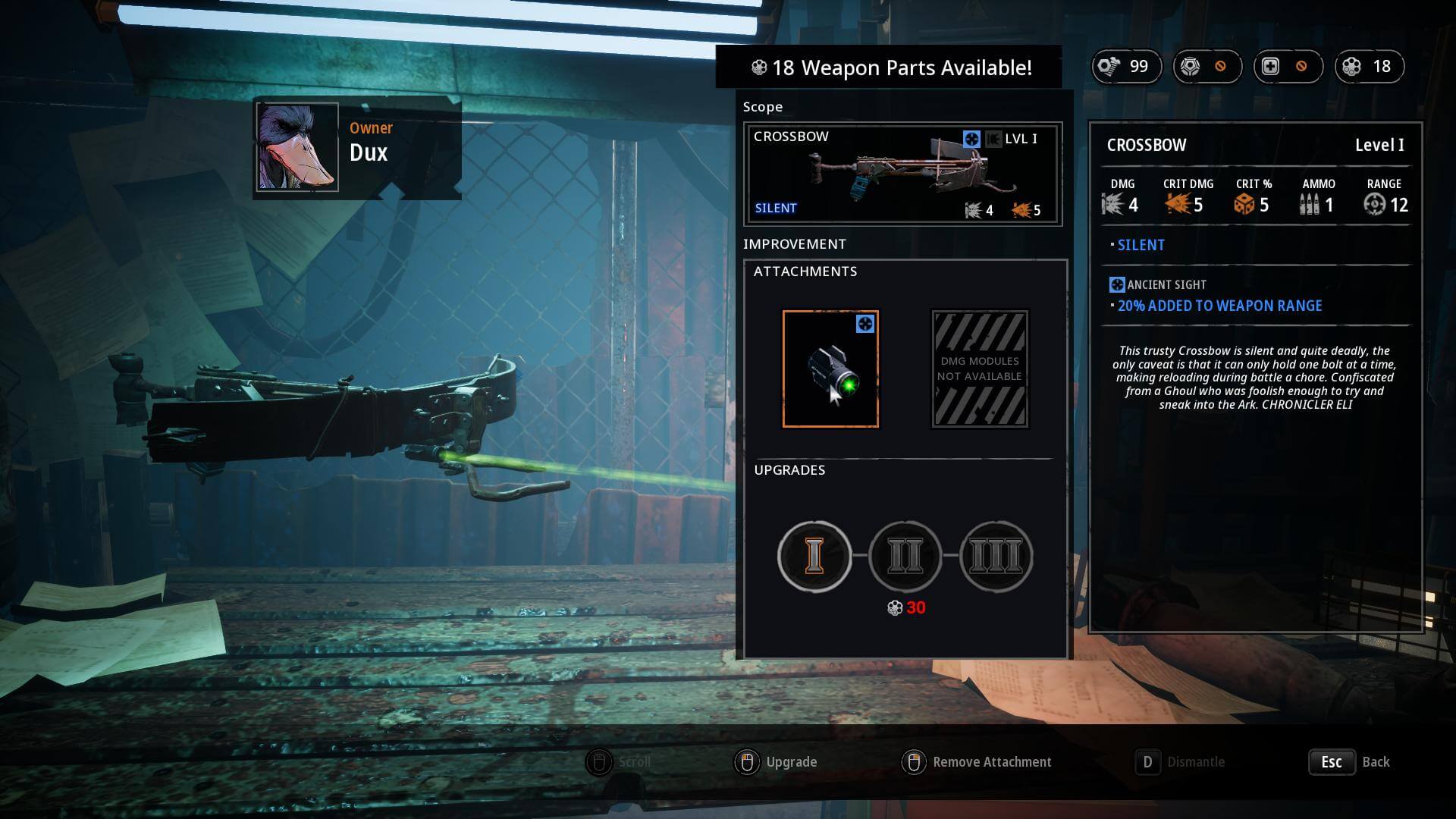Choose upgrade level II medallion

coord(905,556)
